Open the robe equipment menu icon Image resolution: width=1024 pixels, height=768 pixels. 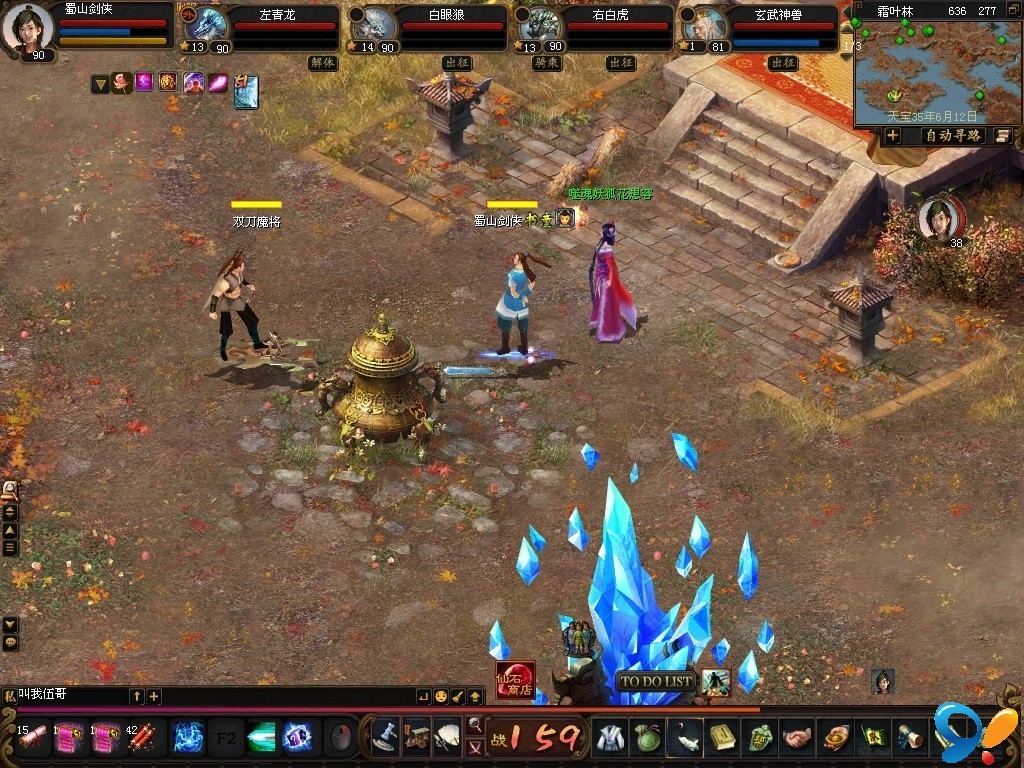coord(612,738)
